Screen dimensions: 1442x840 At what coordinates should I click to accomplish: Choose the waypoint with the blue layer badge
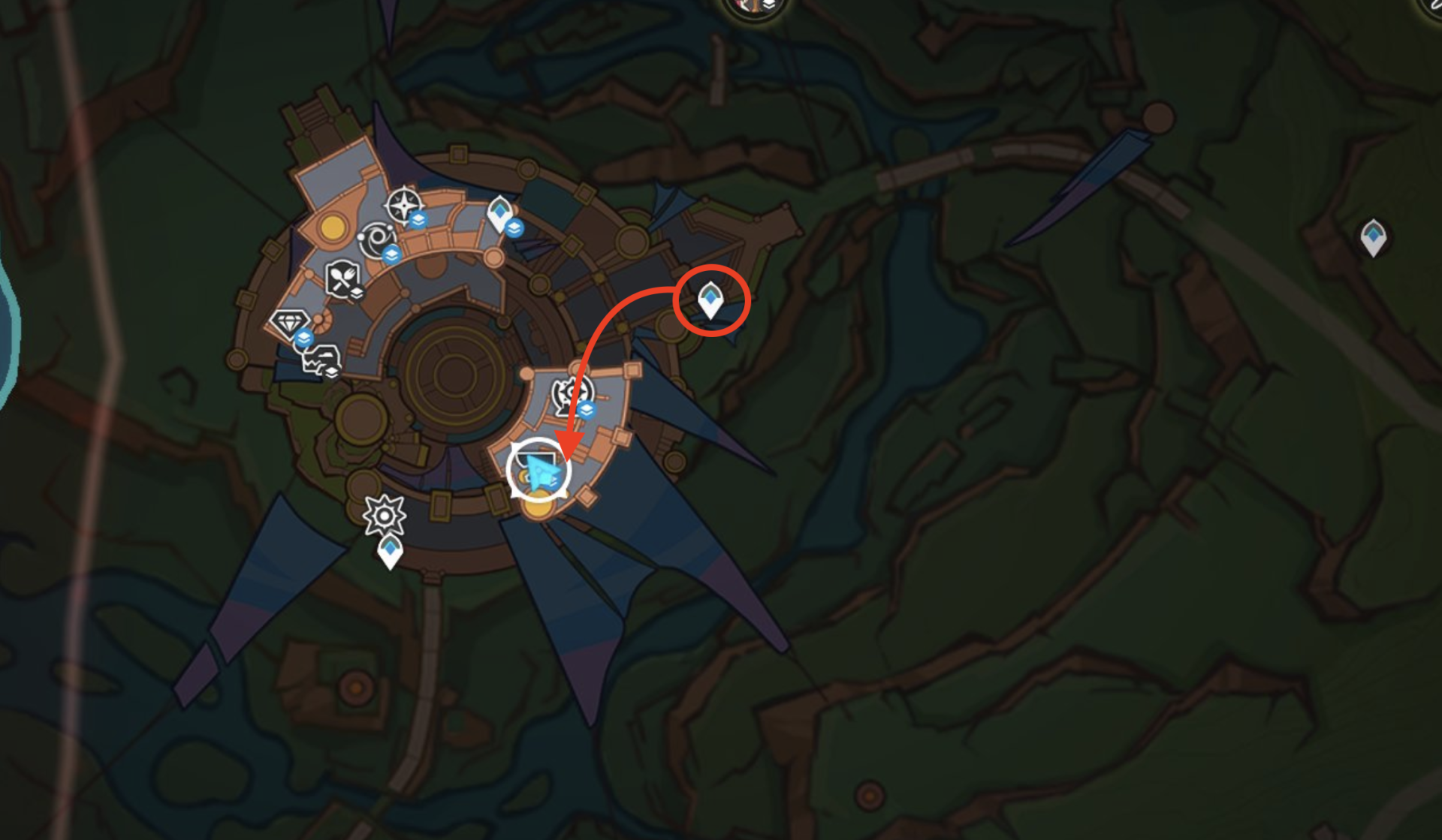click(500, 212)
